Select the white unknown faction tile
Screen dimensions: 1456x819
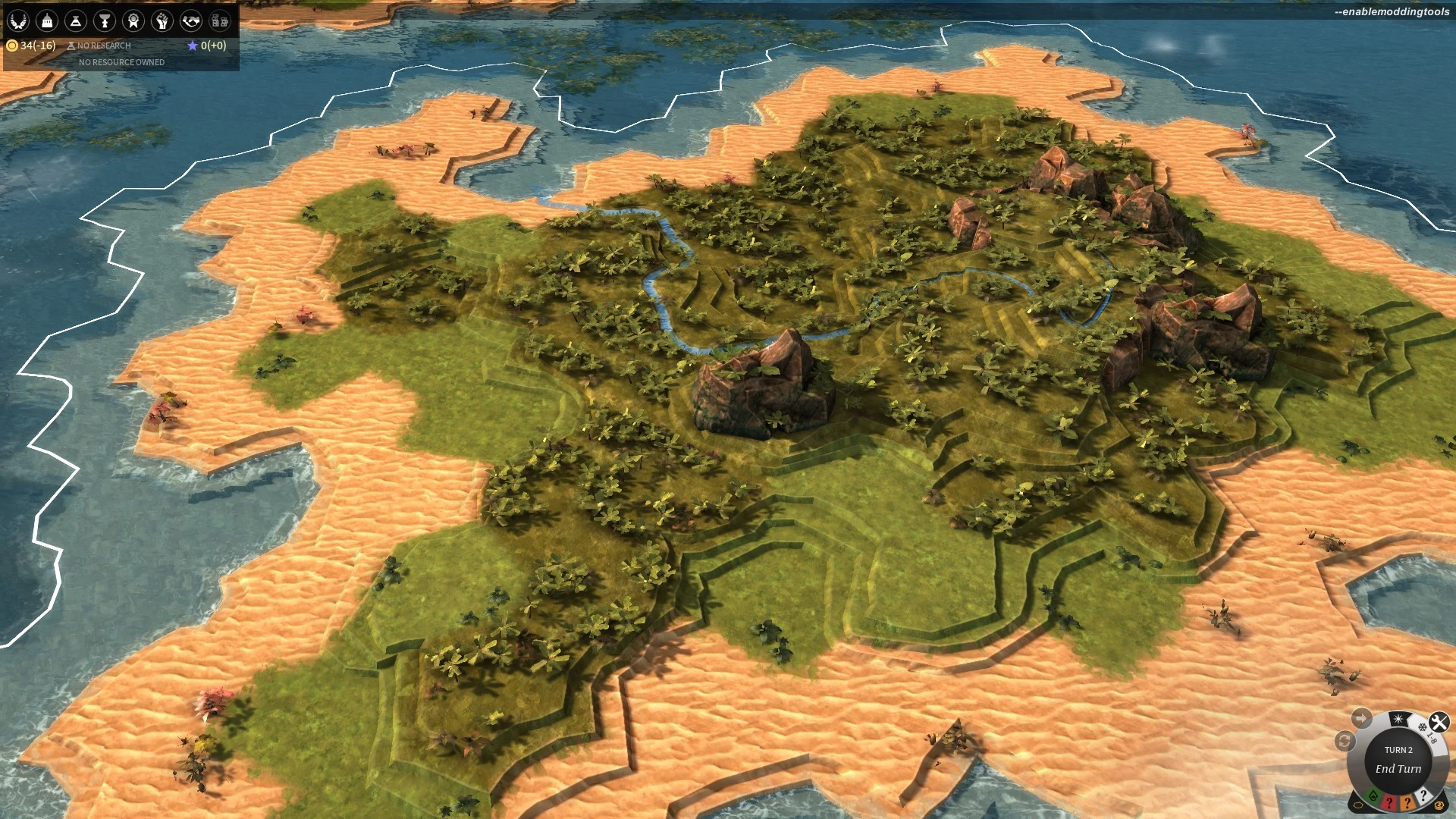pos(1423,795)
